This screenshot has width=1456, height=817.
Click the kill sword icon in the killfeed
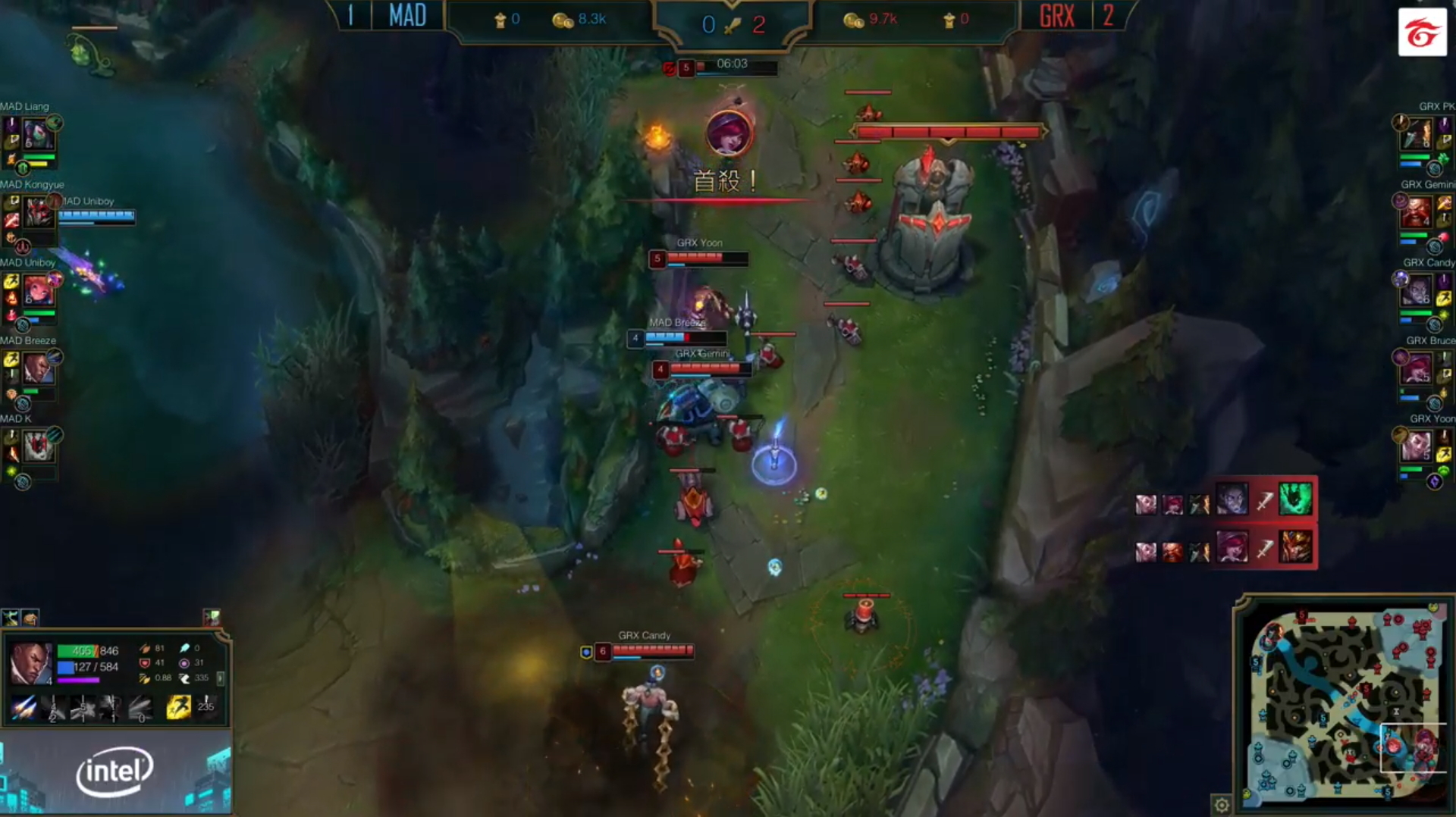coord(1265,501)
